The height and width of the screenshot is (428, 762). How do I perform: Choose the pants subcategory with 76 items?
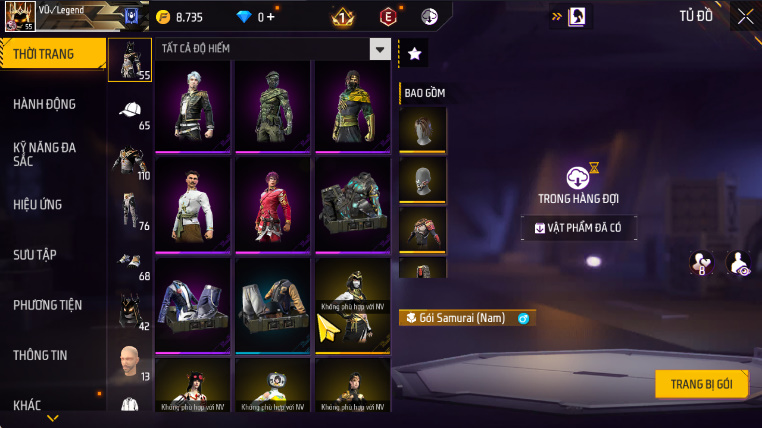(130, 210)
